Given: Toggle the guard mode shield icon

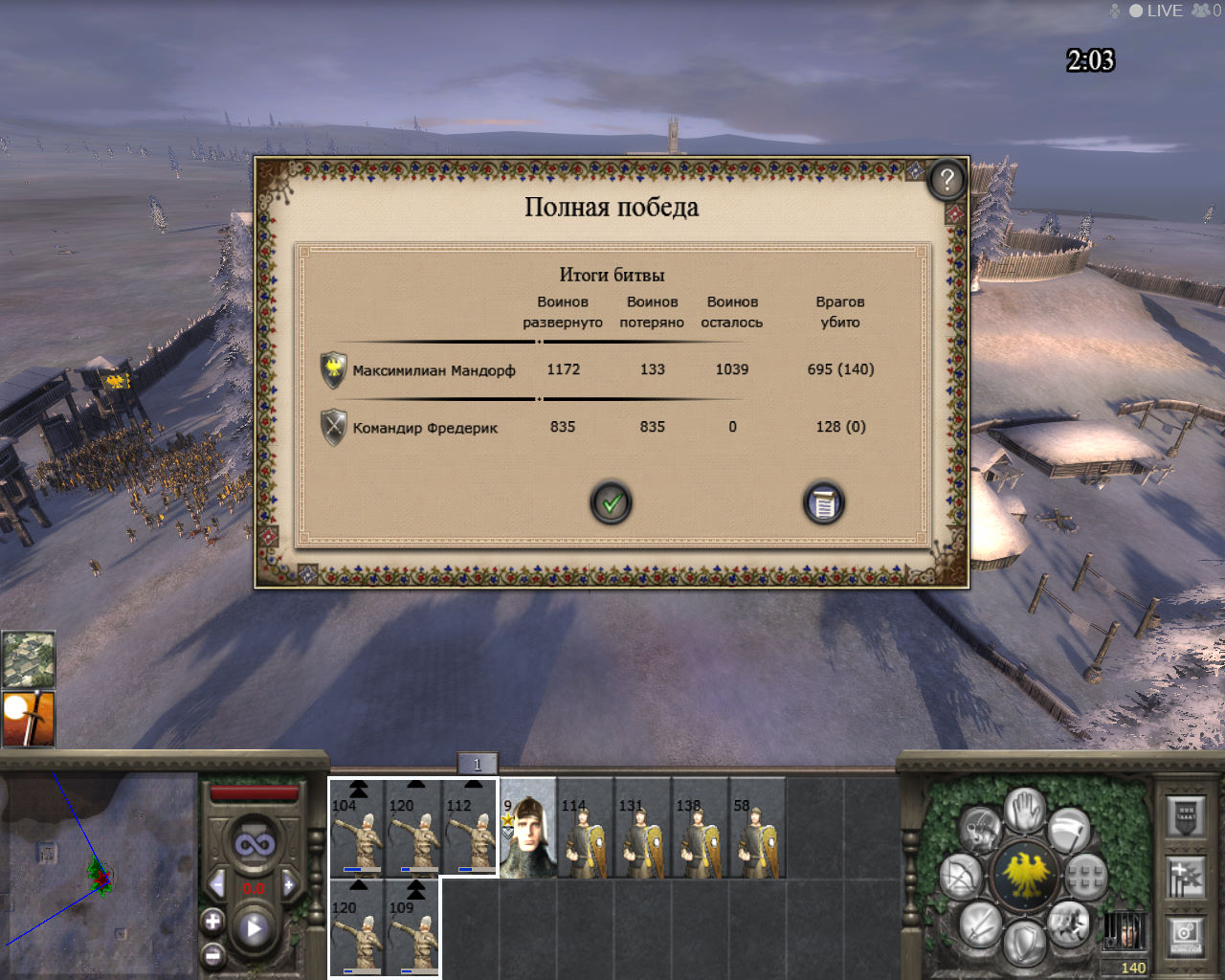Looking at the screenshot, I should click(x=1025, y=941).
